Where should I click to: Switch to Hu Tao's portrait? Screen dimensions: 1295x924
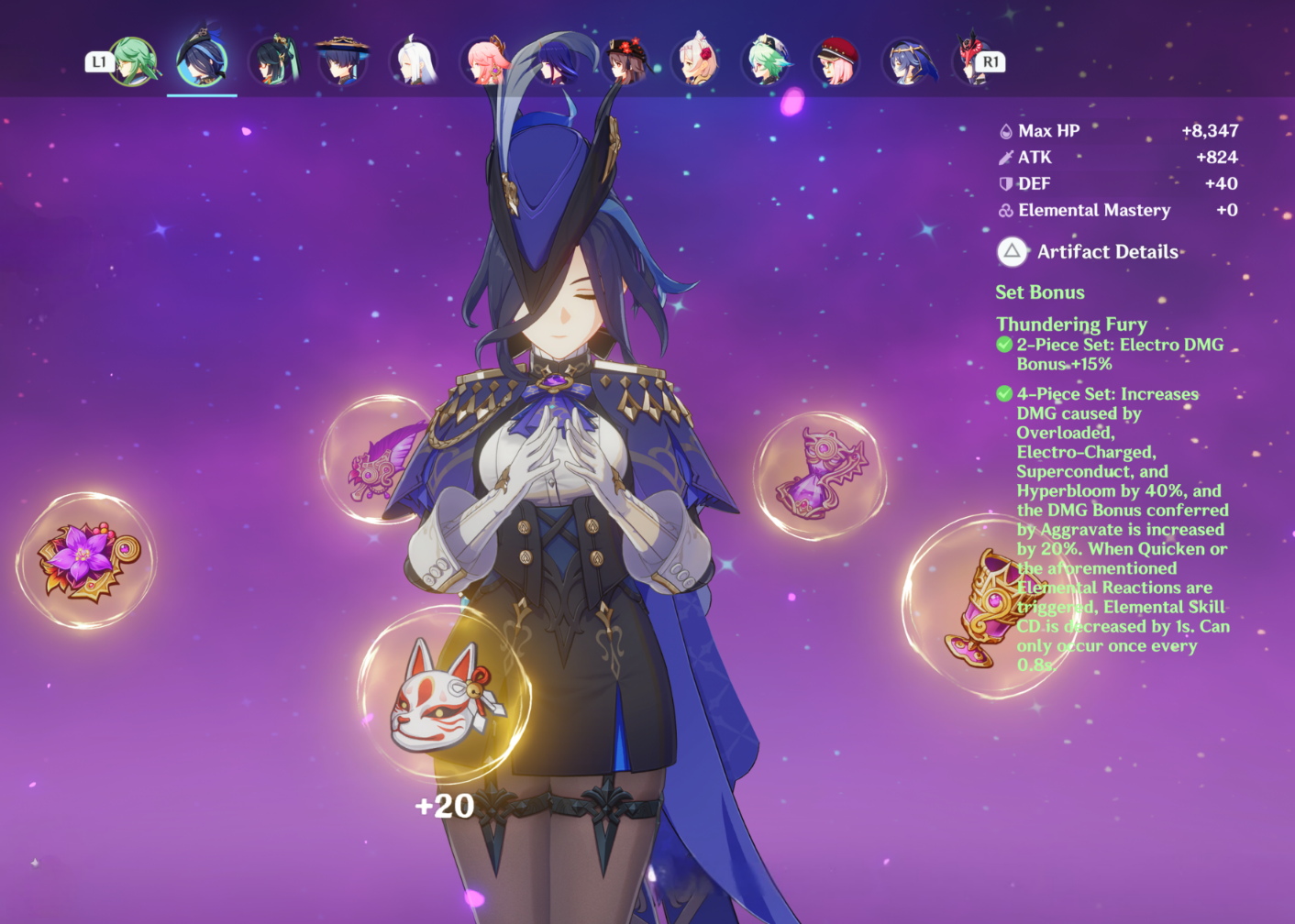(626, 62)
